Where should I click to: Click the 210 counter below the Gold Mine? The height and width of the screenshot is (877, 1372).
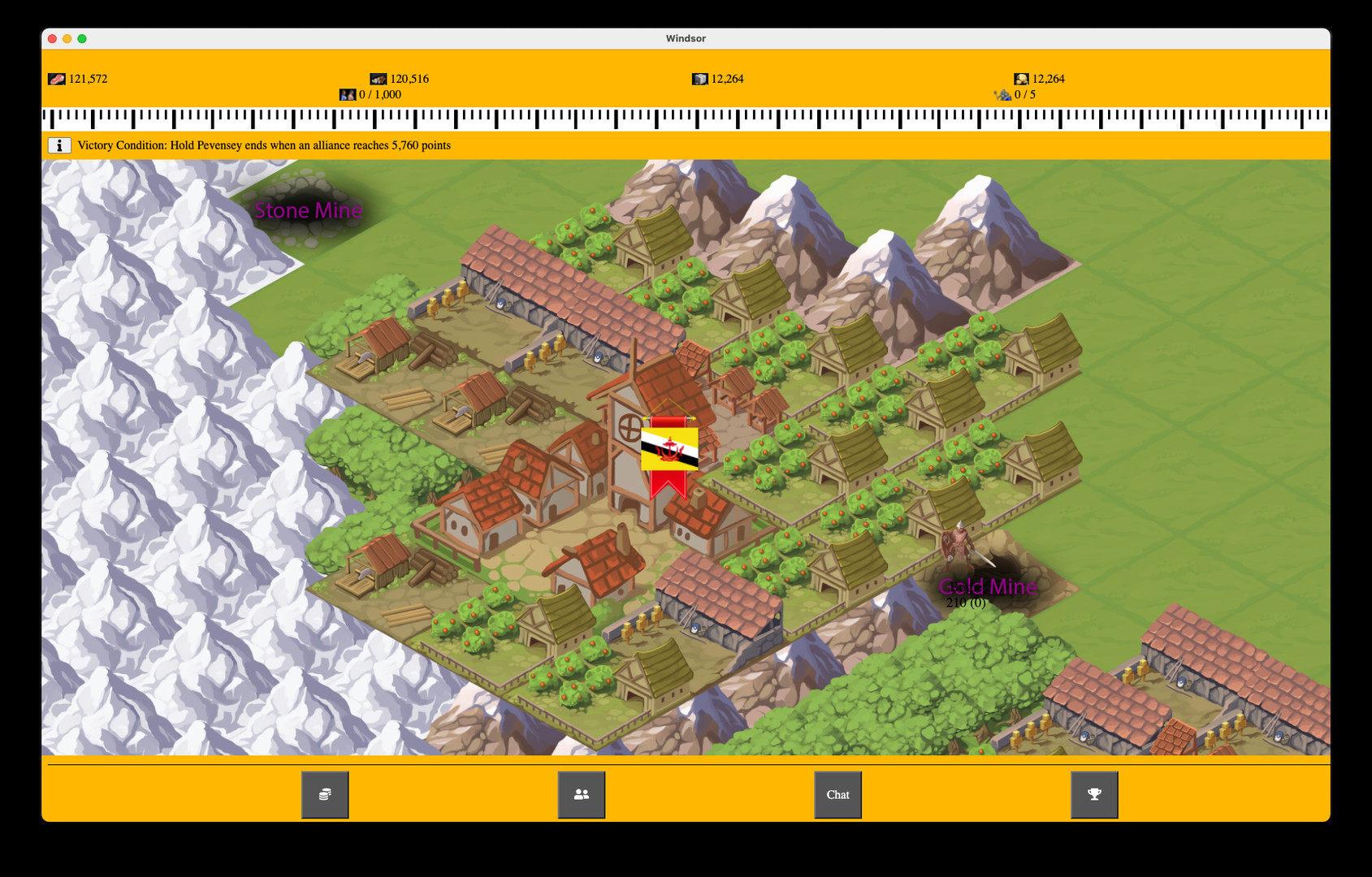[x=965, y=603]
